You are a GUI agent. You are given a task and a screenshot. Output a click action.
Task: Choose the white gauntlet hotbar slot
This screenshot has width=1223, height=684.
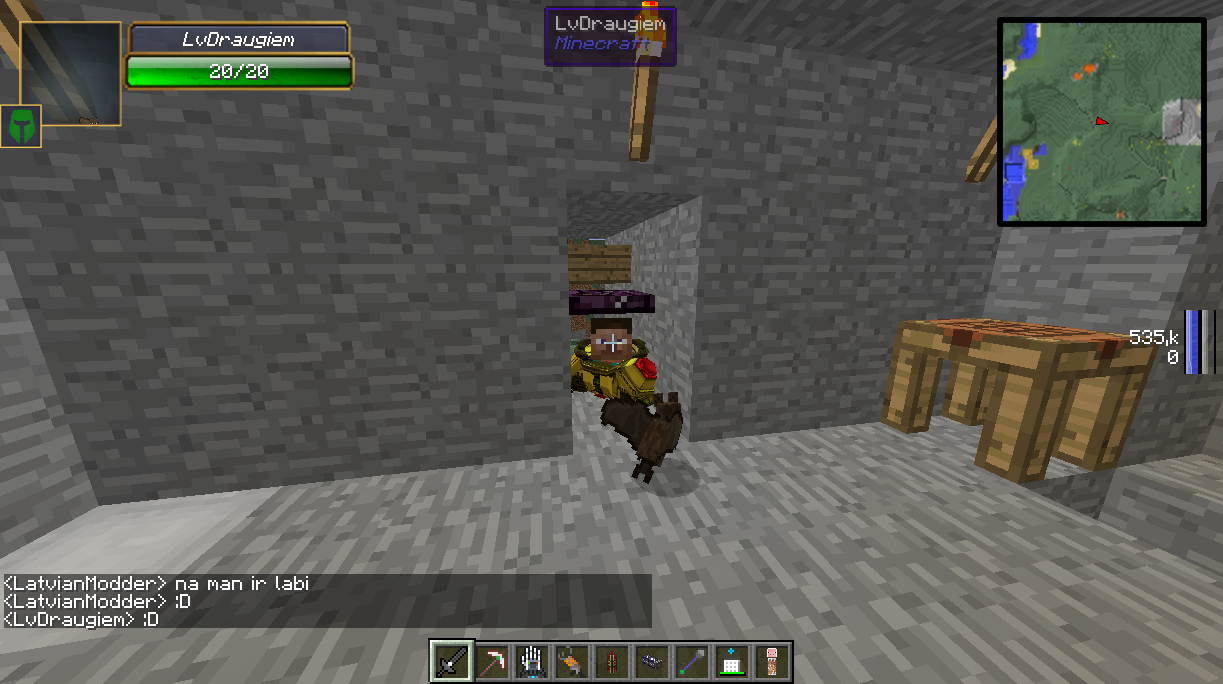tap(531, 661)
